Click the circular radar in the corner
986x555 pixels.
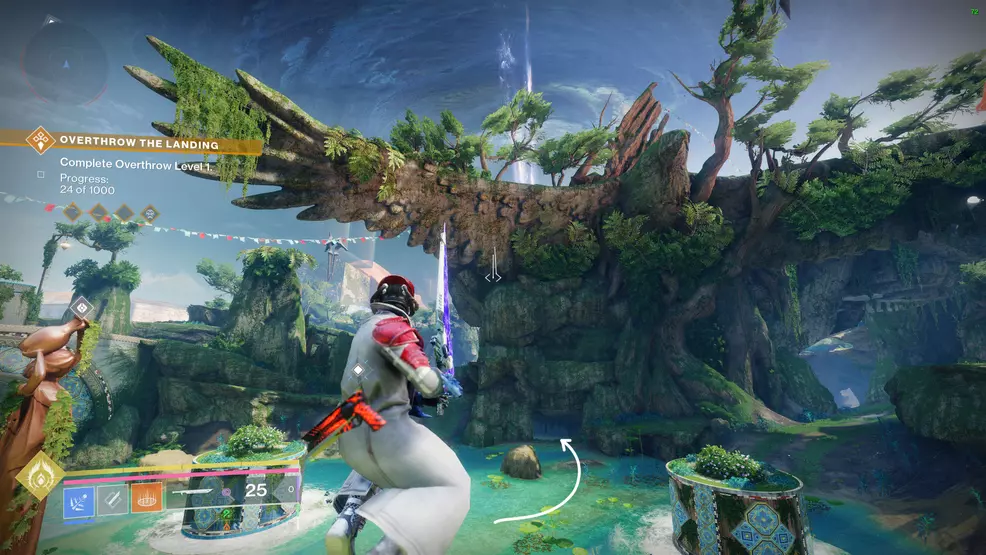click(66, 60)
